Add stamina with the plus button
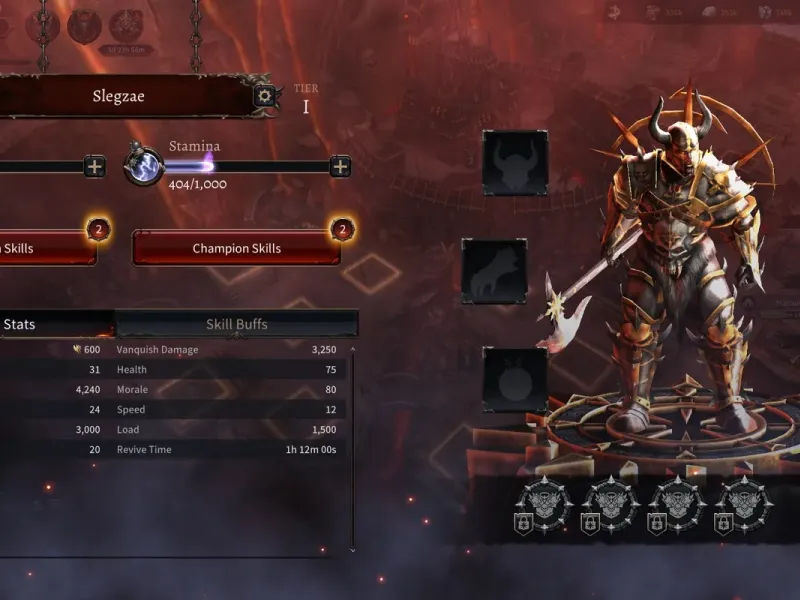The height and width of the screenshot is (600, 800). click(x=340, y=166)
